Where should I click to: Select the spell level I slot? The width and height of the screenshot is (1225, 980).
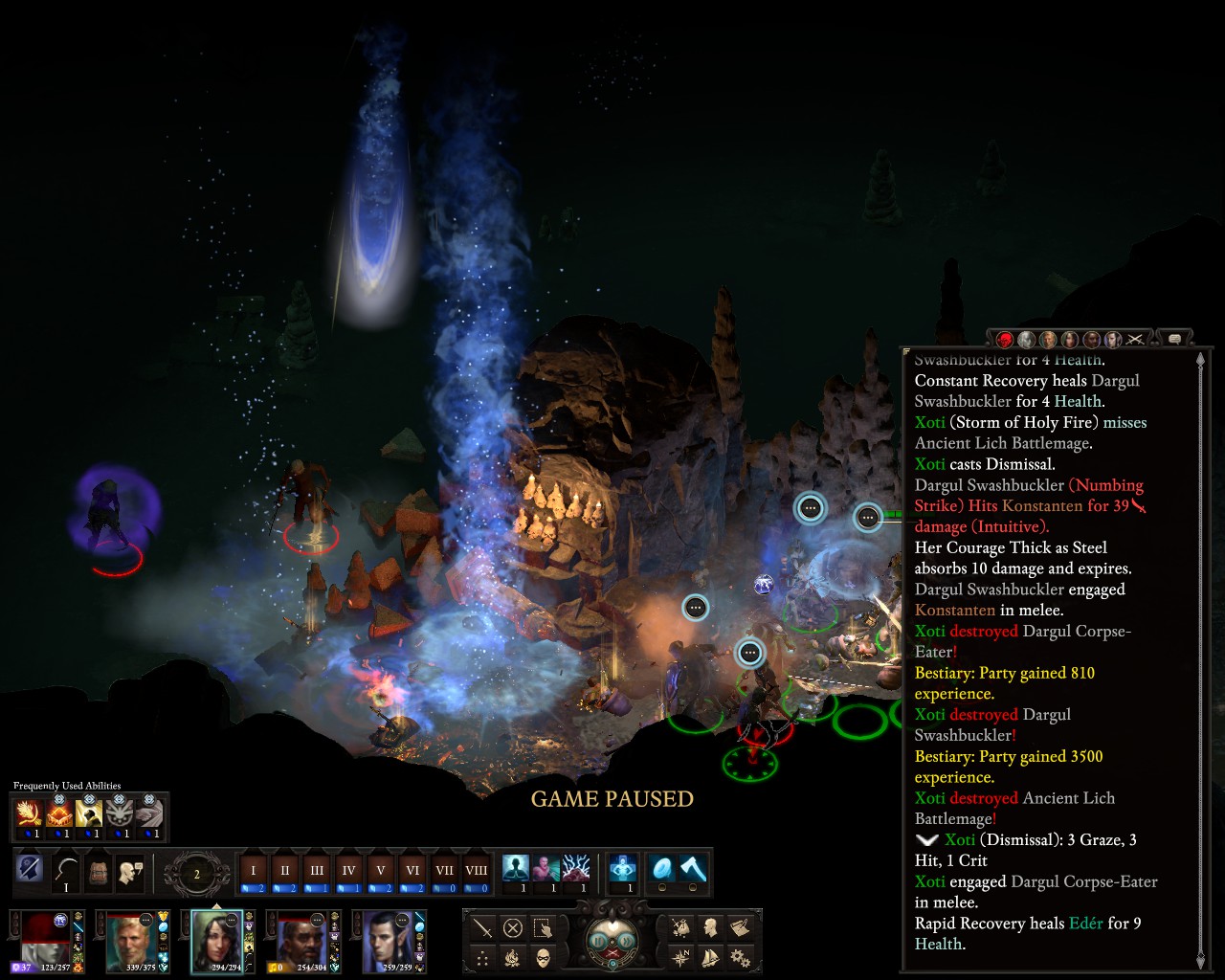click(254, 872)
